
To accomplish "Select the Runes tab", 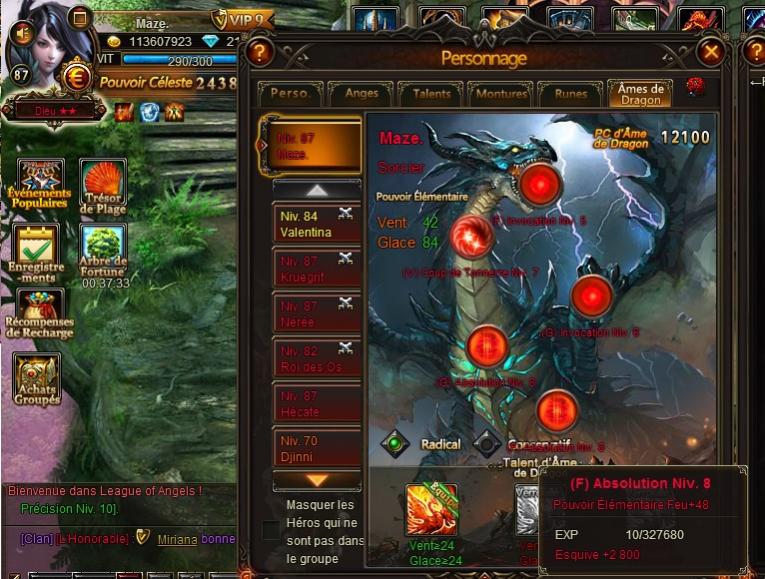I will (x=569, y=94).
